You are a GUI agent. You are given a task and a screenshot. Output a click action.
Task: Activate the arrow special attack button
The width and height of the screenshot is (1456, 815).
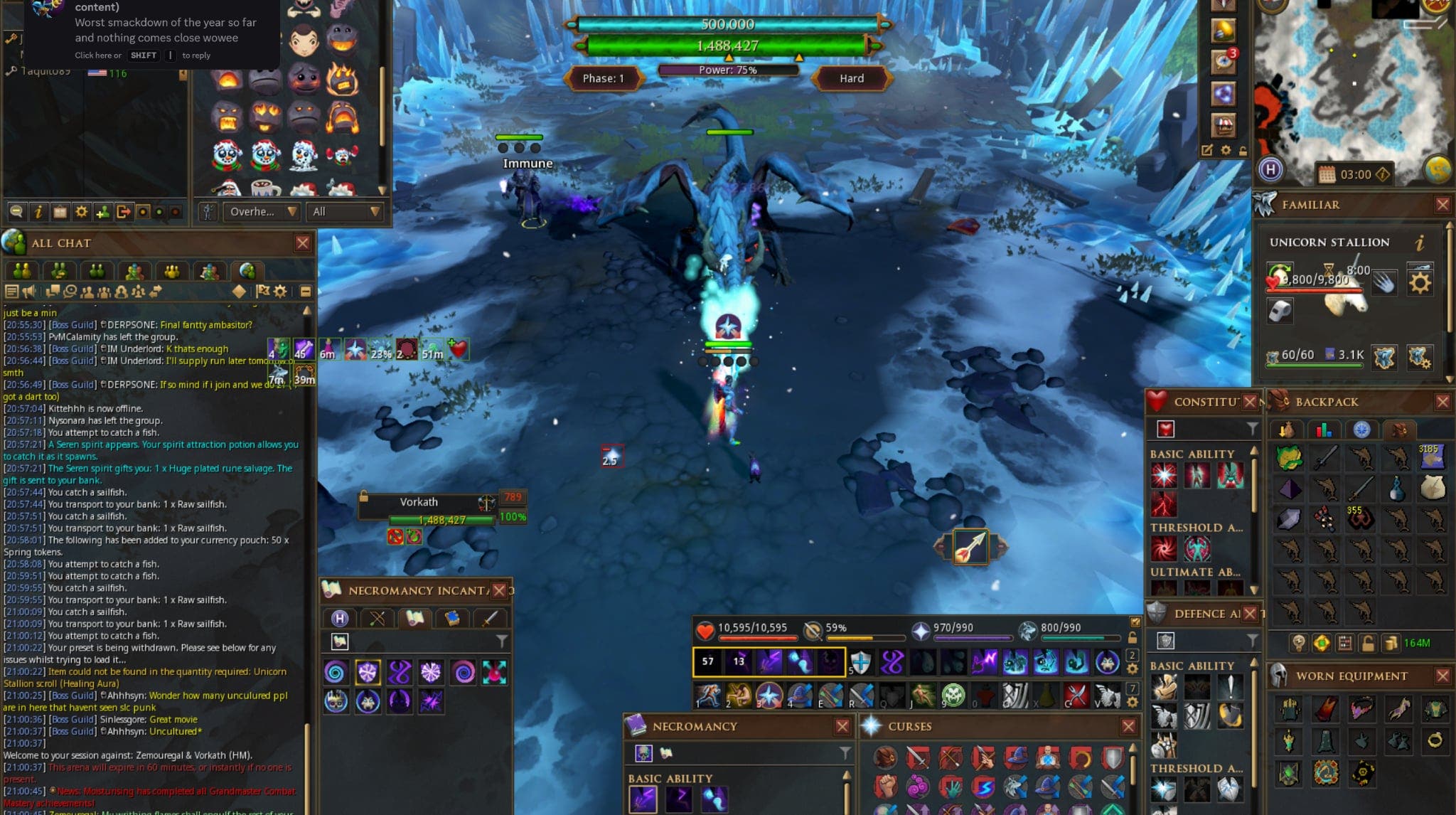[970, 547]
